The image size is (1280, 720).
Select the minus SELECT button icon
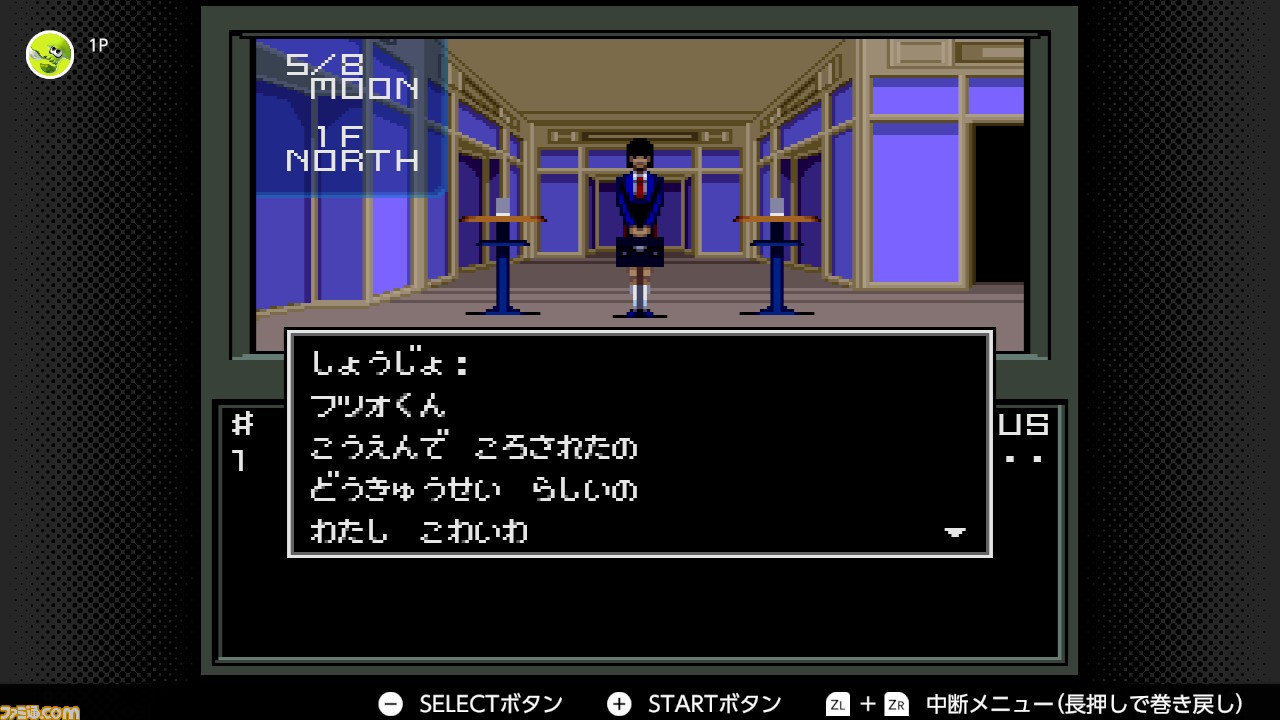coord(389,703)
